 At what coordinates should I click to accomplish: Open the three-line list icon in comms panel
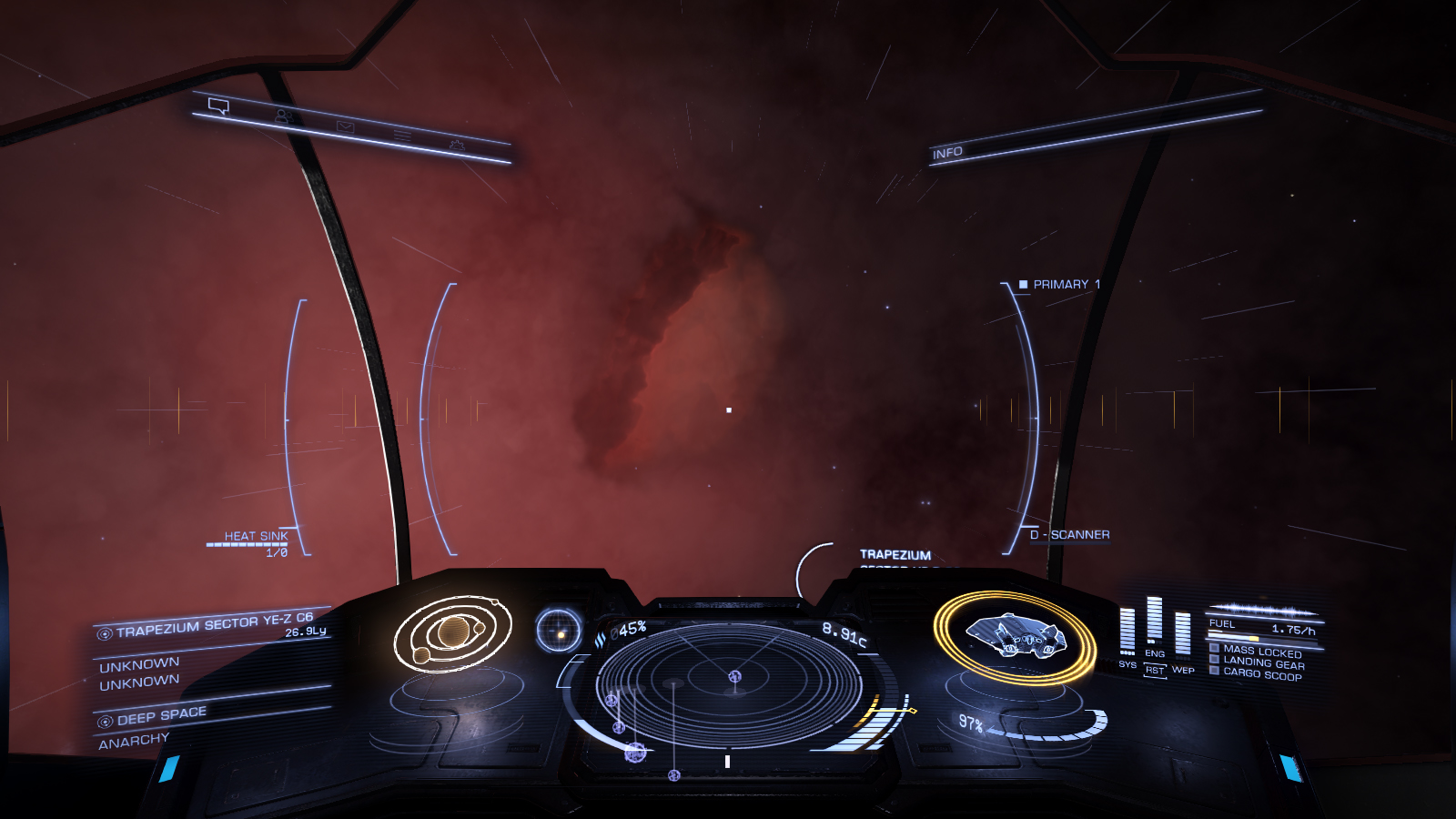402,136
